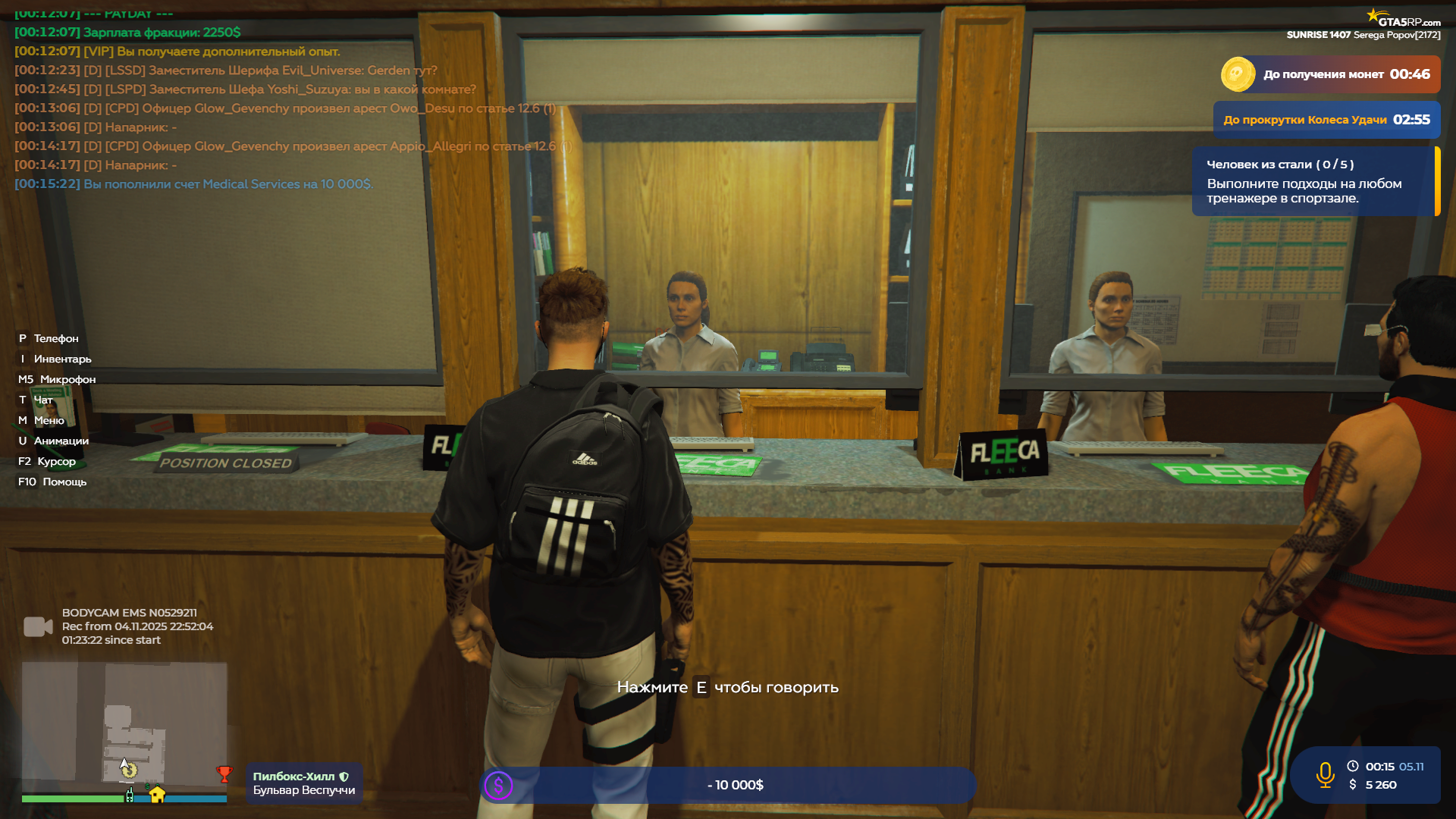The height and width of the screenshot is (819, 1456).
Task: Click the shield icon beside Пилбокс-Хилл
Action: (345, 776)
